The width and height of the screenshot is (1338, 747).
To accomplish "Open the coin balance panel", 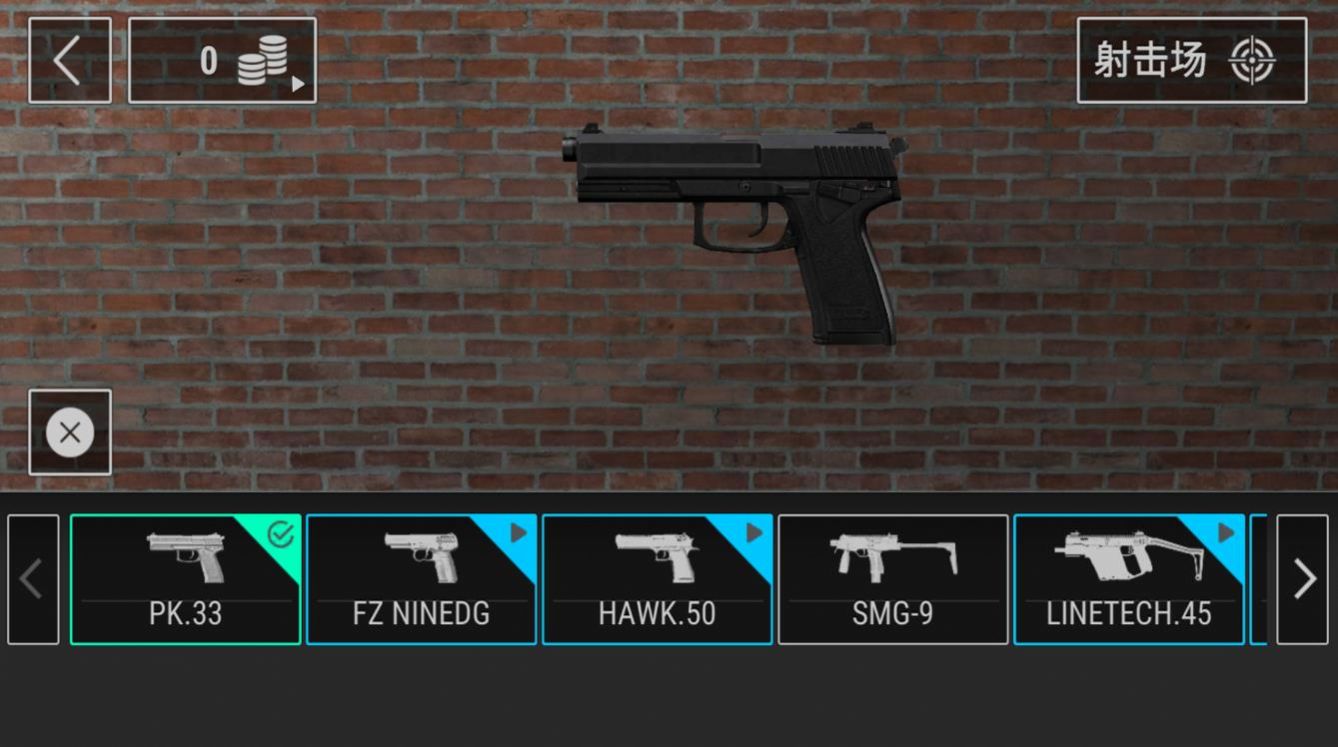I will (x=222, y=60).
